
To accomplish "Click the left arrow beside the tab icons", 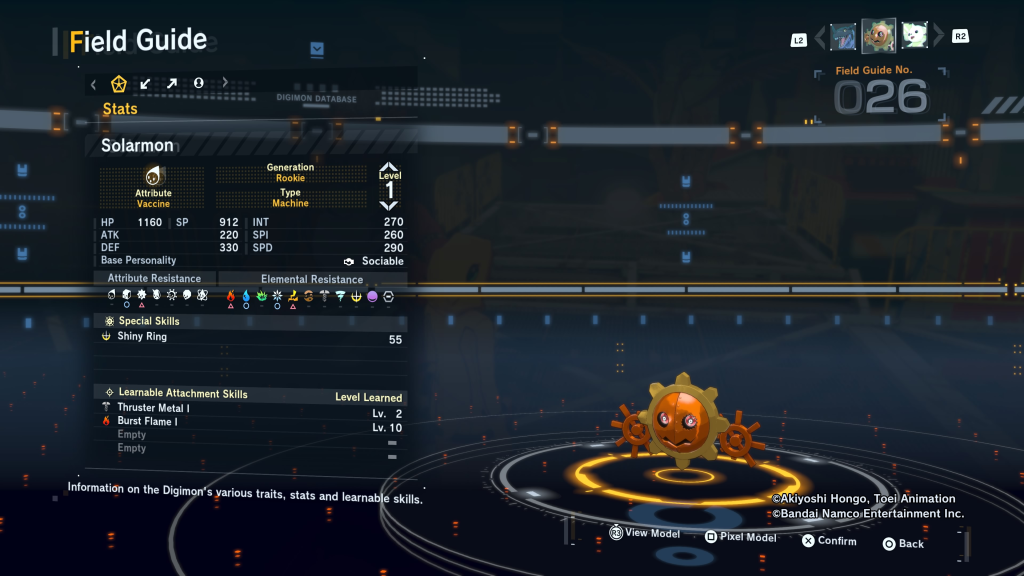I will [x=94, y=84].
